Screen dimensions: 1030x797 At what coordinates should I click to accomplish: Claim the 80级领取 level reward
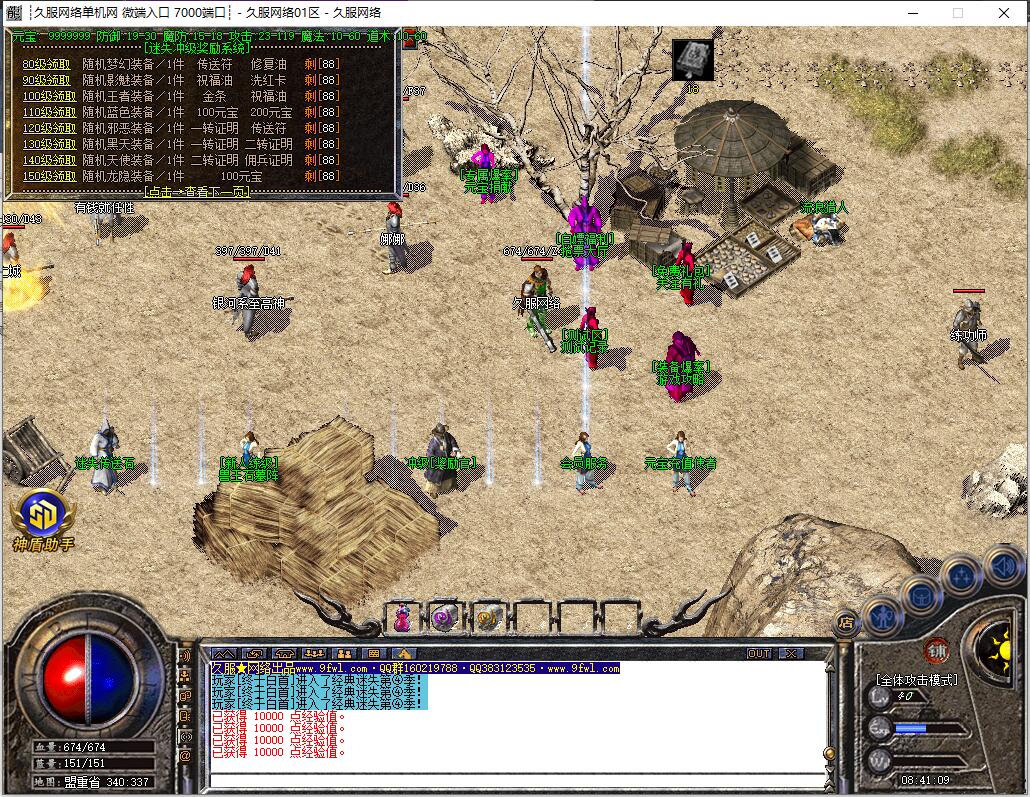(x=48, y=64)
